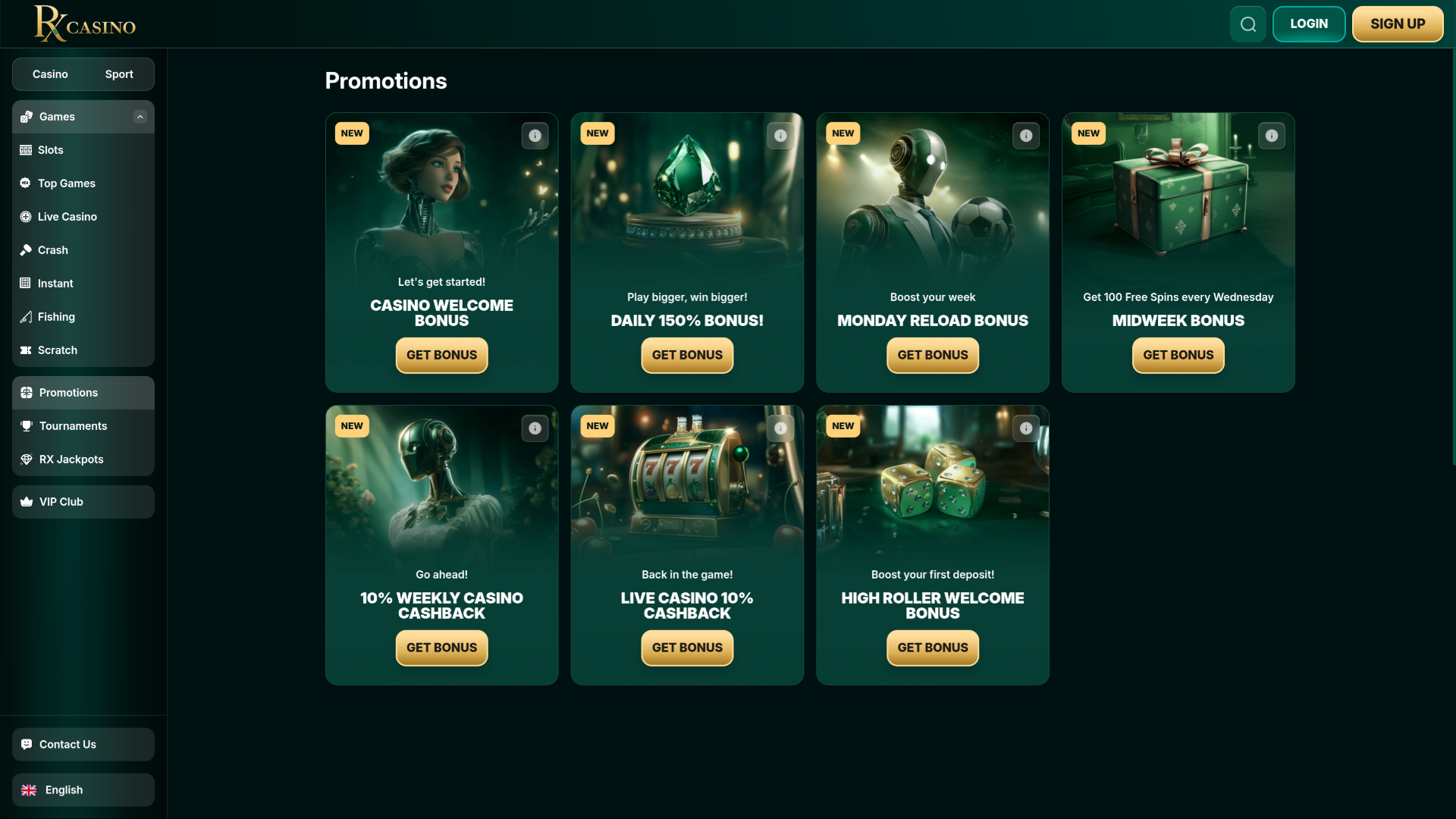Open the English language selector

pos(63,789)
